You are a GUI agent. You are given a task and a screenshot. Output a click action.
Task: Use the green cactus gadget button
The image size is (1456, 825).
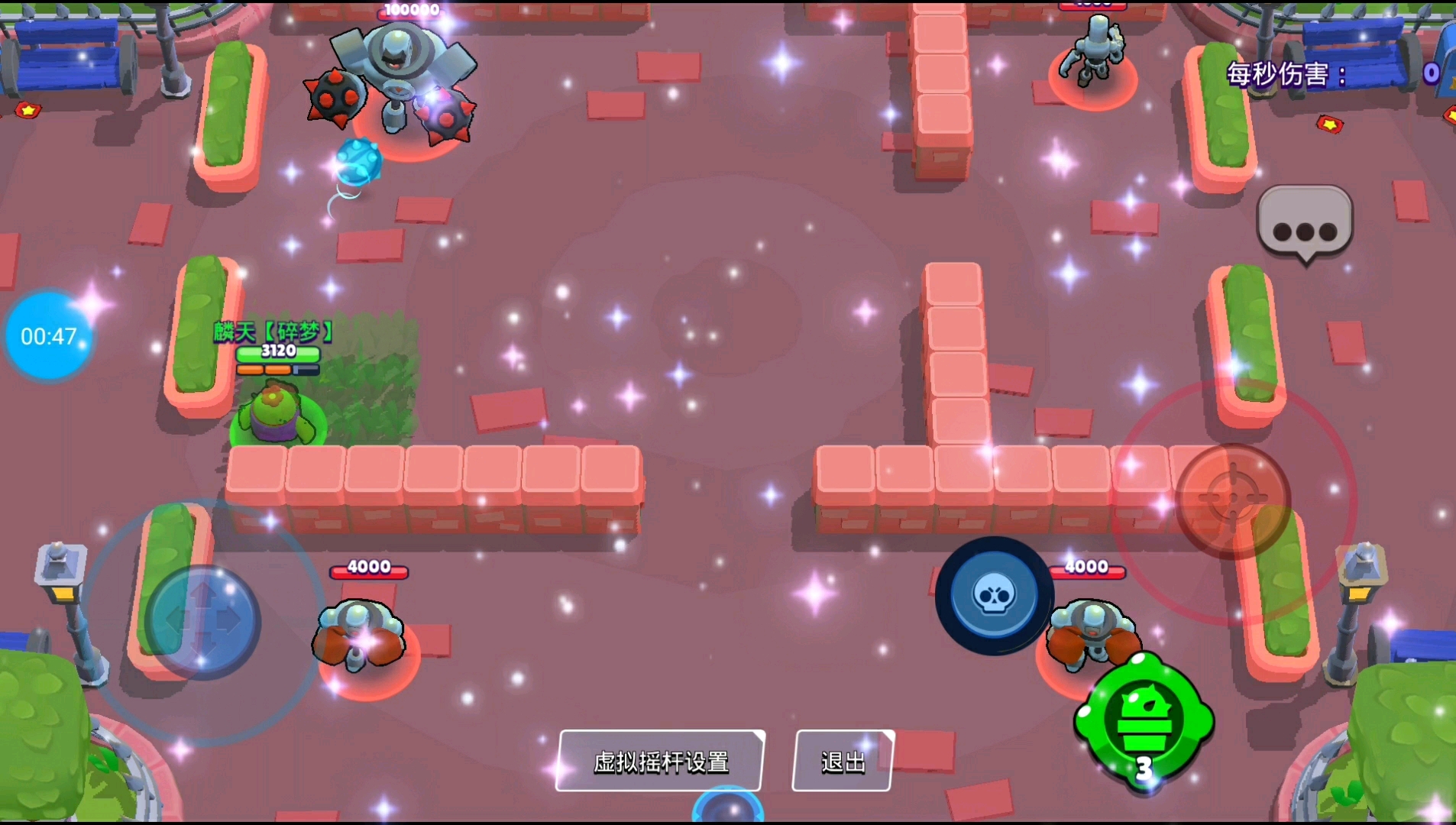[1144, 720]
